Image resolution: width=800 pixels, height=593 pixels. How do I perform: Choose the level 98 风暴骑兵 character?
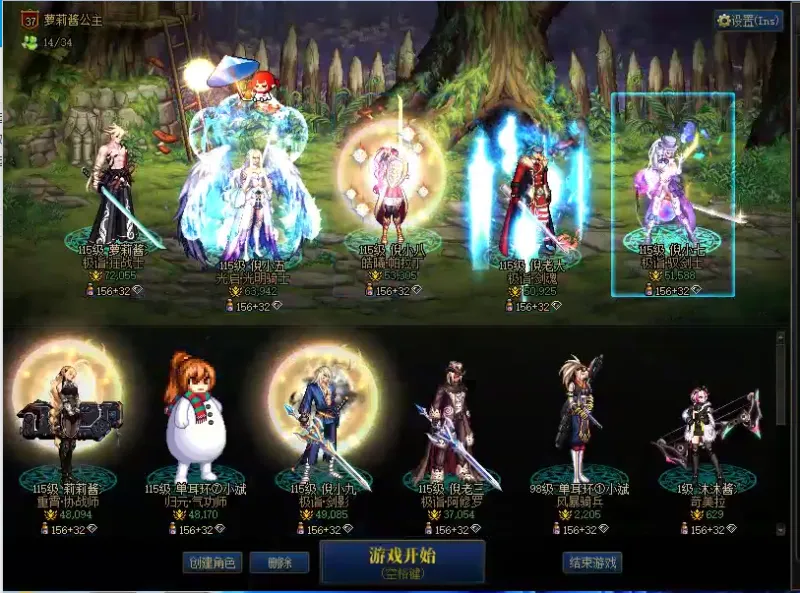[x=580, y=425]
